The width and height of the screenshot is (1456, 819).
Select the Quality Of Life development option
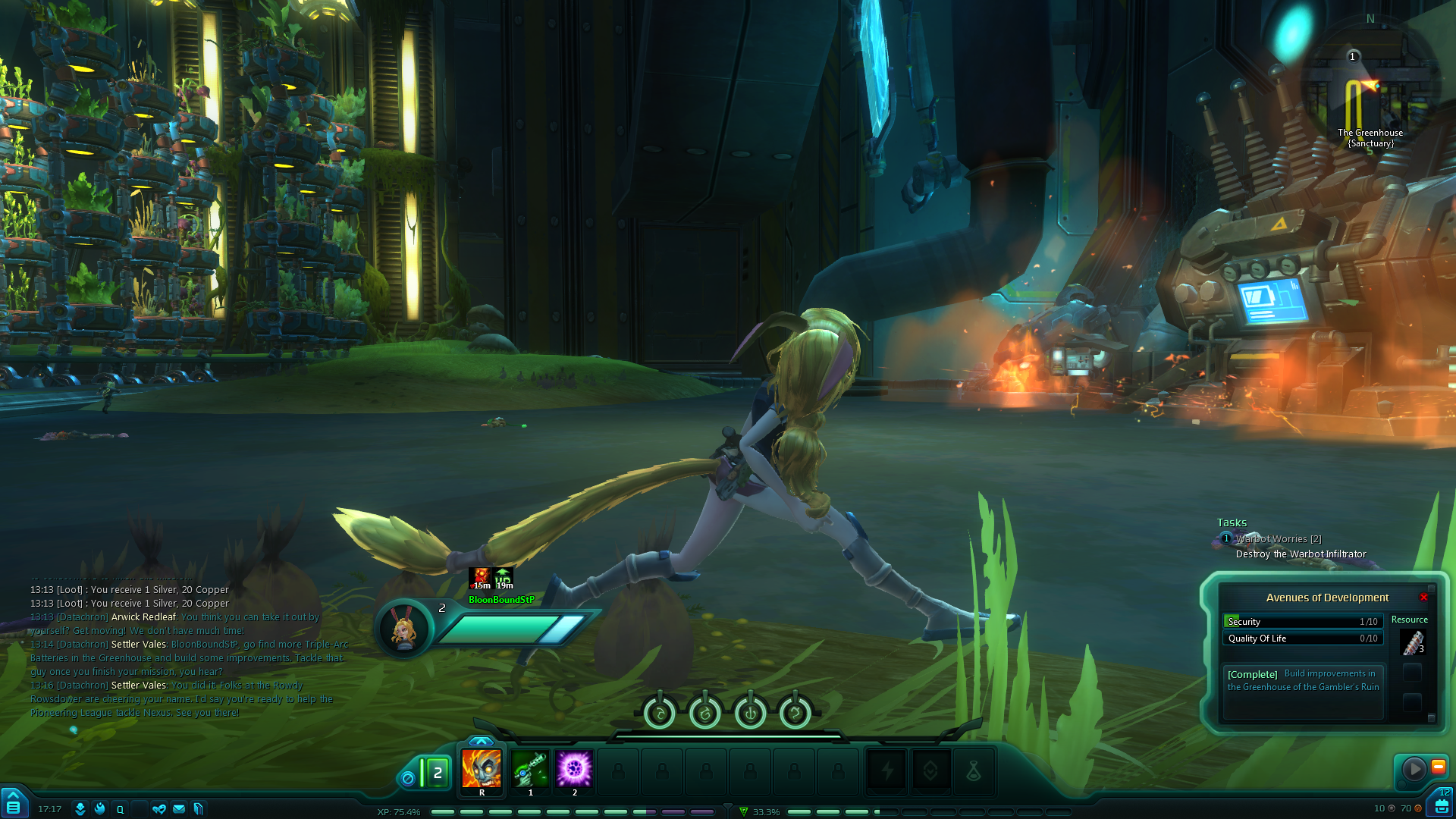[x=1302, y=639]
